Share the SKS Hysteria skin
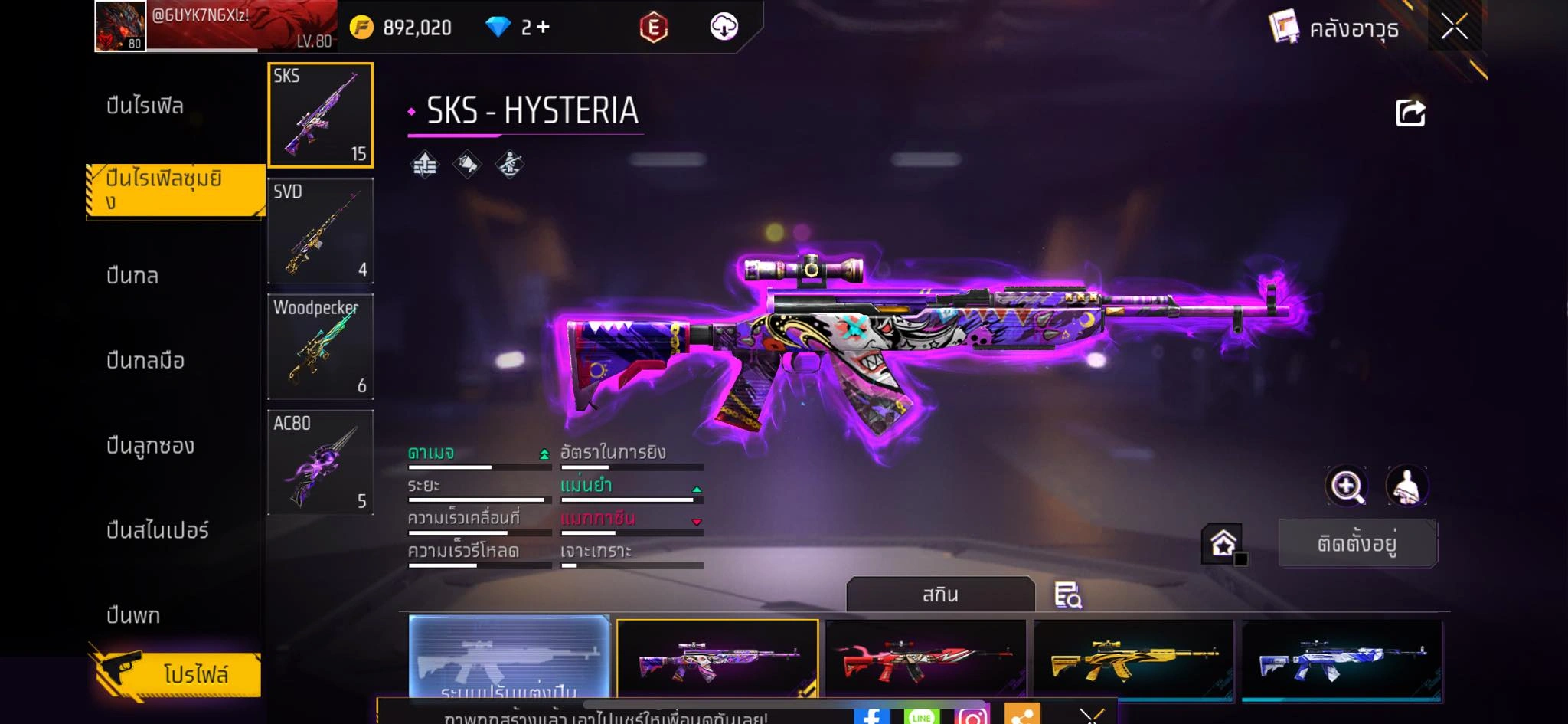1568x724 pixels. (1410, 113)
